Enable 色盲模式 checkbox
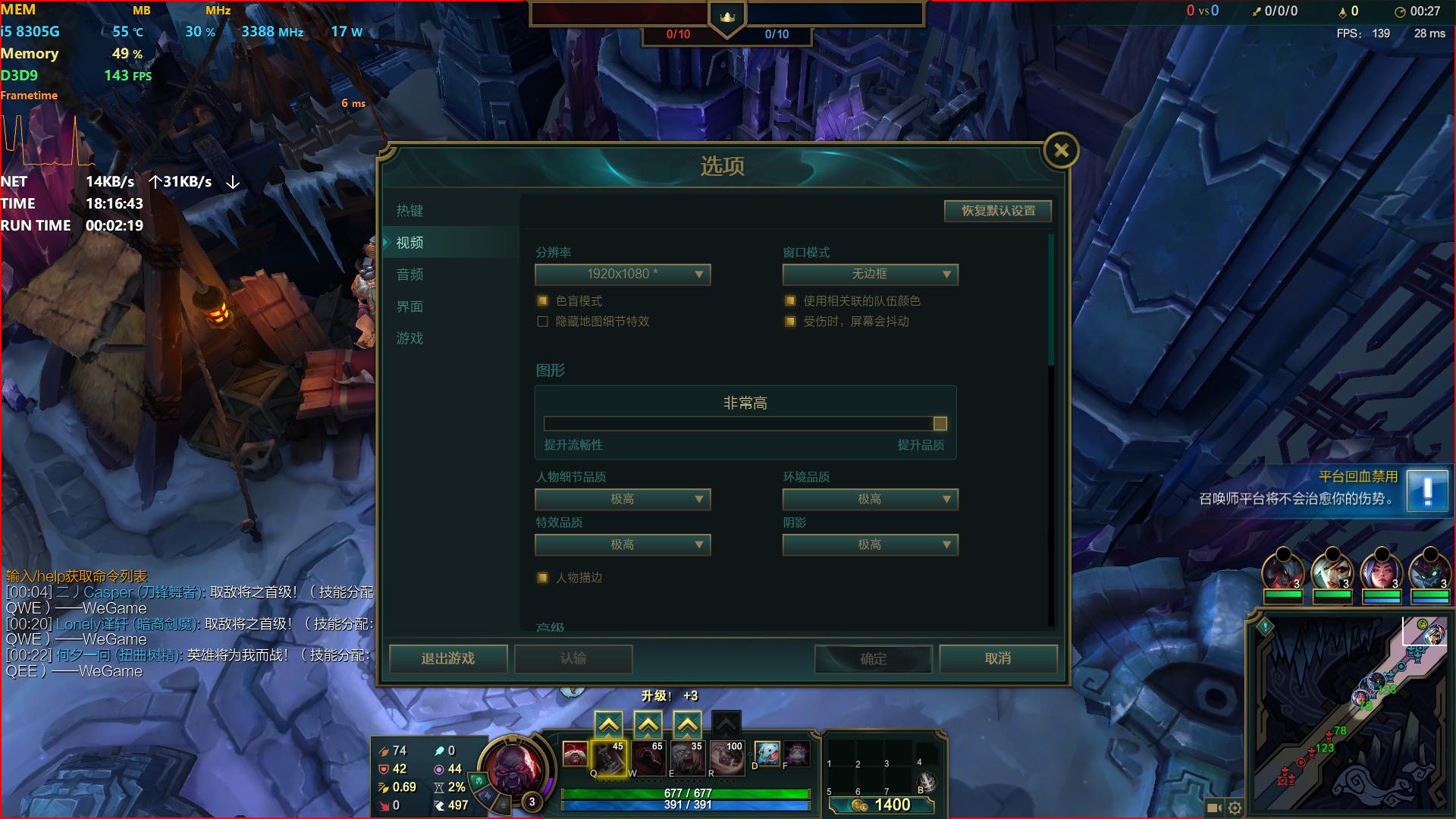The height and width of the screenshot is (819, 1456). pos(542,301)
